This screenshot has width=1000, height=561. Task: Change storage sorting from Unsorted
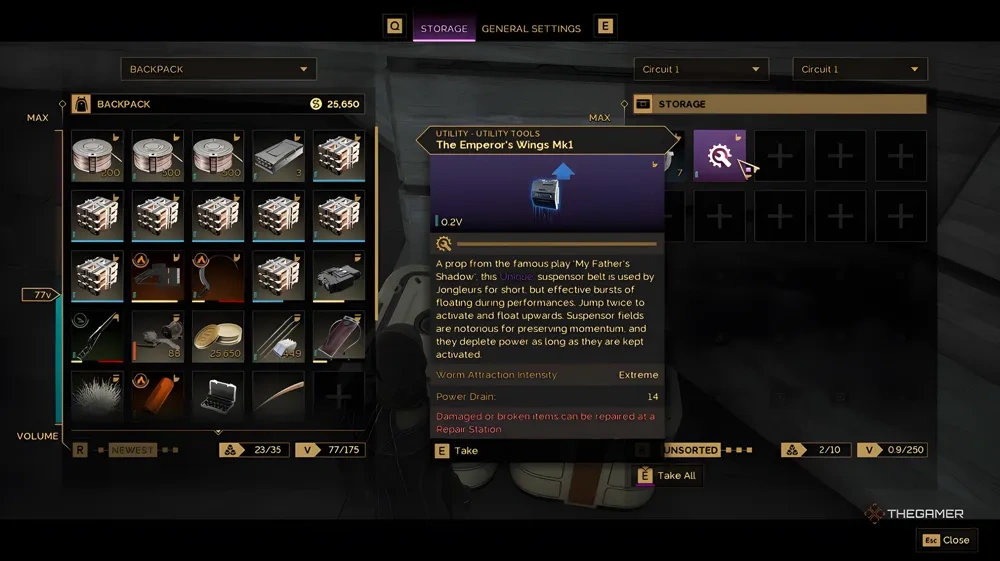point(690,450)
